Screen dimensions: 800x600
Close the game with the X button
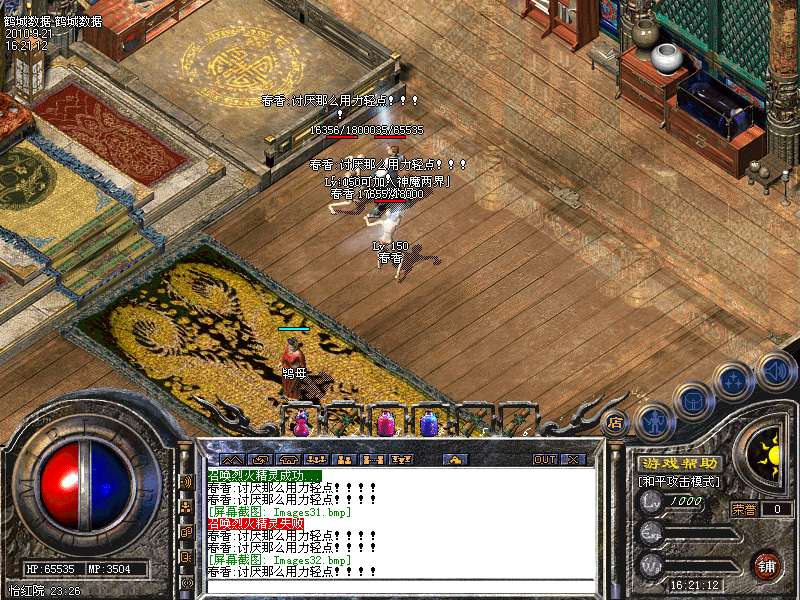click(573, 460)
